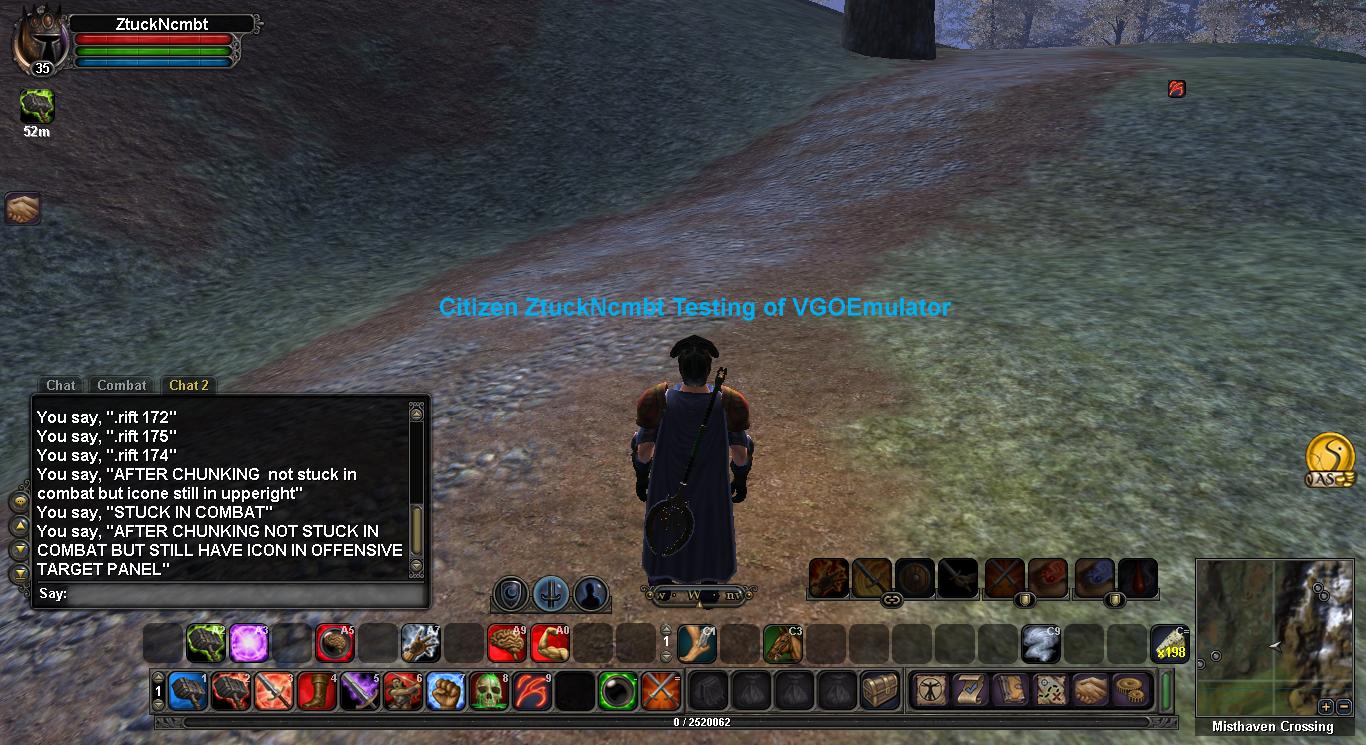Zoom out the minimap with minus button
The image size is (1366, 745).
(x=1344, y=706)
